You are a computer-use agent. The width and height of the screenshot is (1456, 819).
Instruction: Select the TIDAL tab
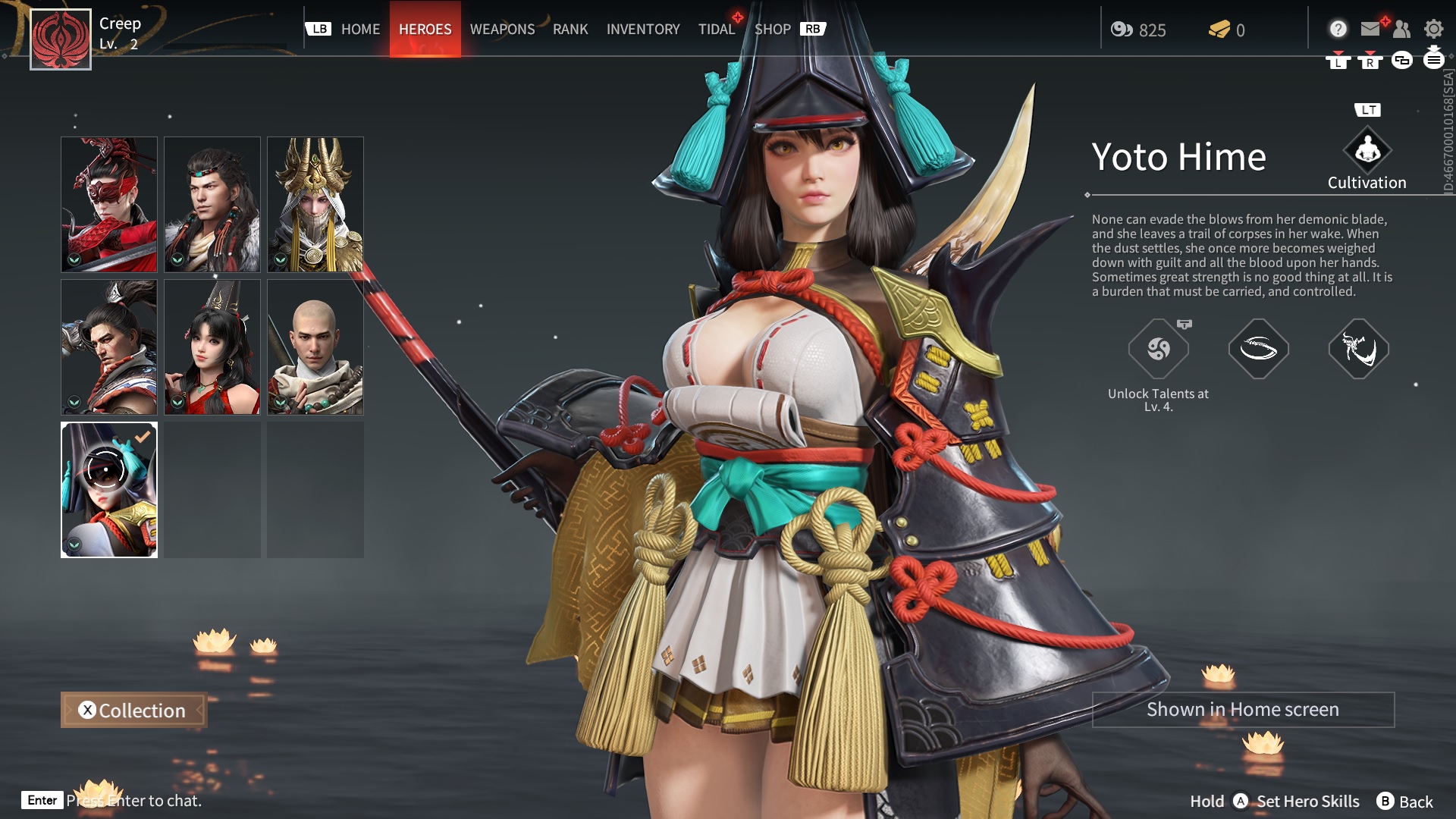(717, 30)
